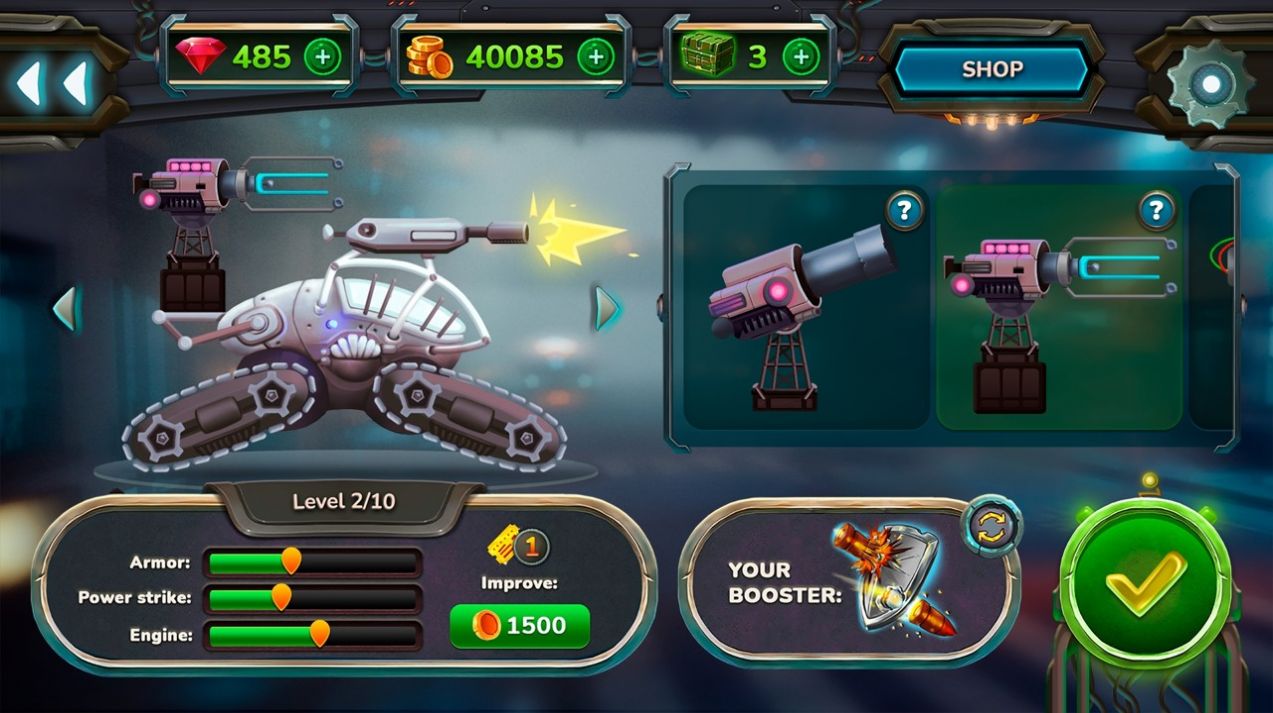Open the SHOP
The image size is (1273, 713).
[x=991, y=70]
